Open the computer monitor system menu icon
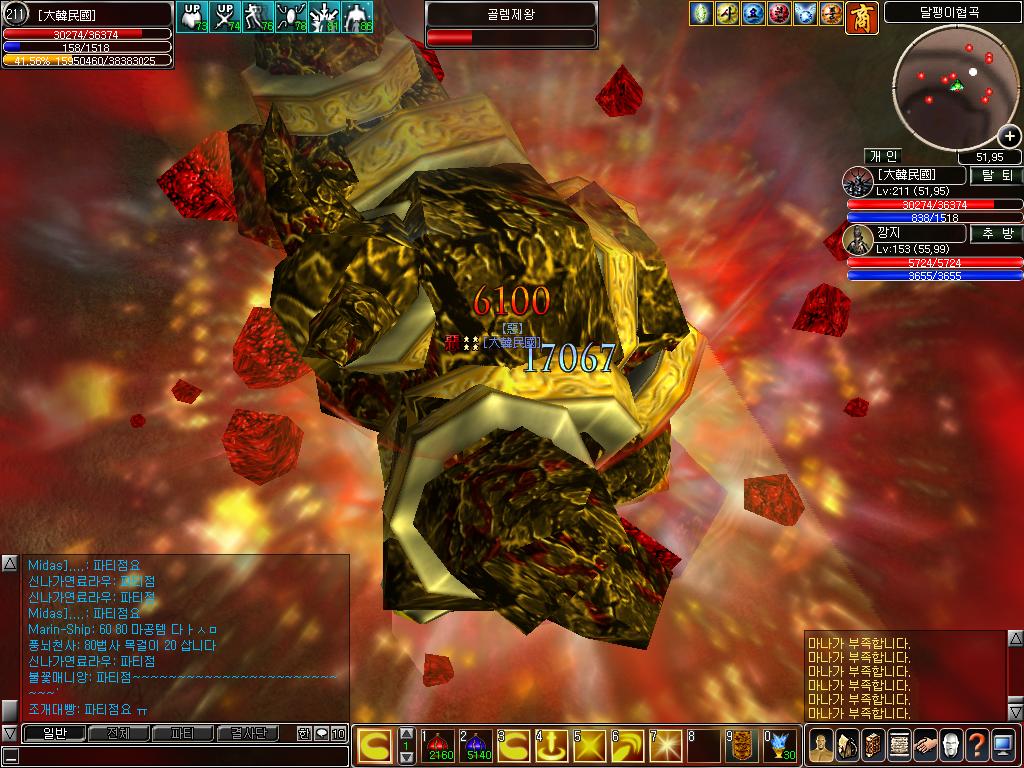This screenshot has height=768, width=1024. (1004, 745)
